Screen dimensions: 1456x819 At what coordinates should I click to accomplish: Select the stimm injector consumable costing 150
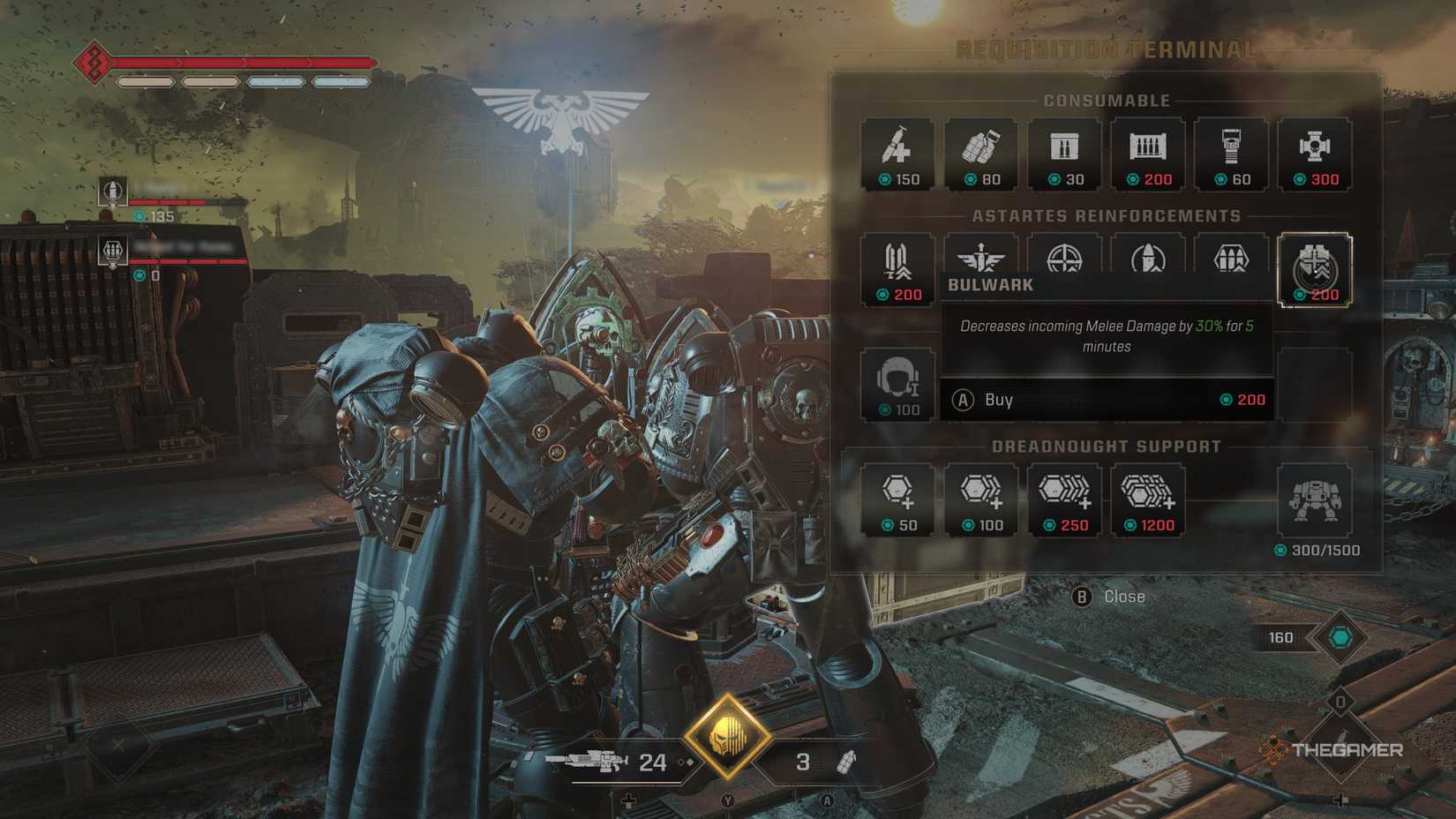(x=896, y=154)
